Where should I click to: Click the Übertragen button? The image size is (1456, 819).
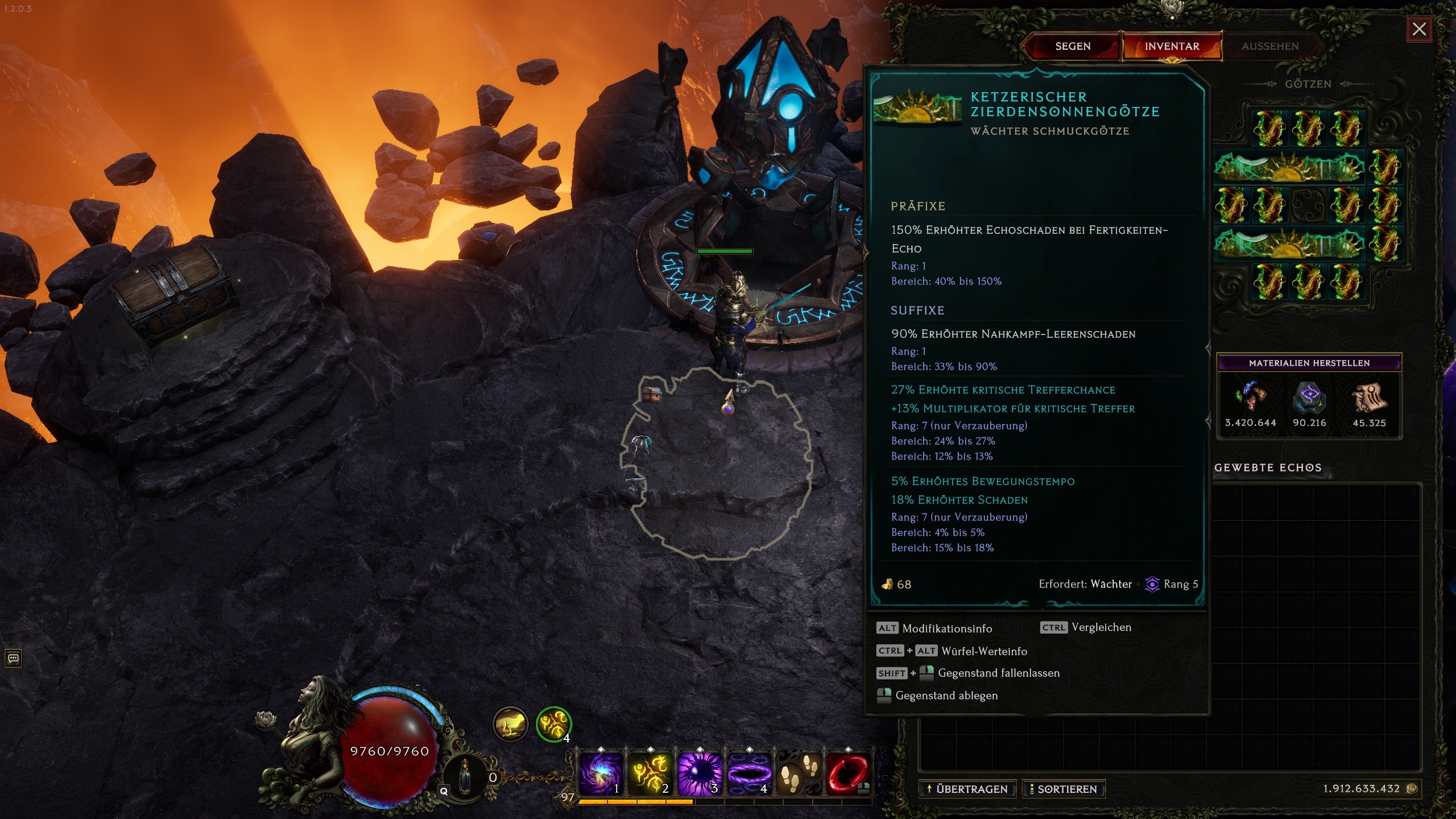[x=967, y=789]
